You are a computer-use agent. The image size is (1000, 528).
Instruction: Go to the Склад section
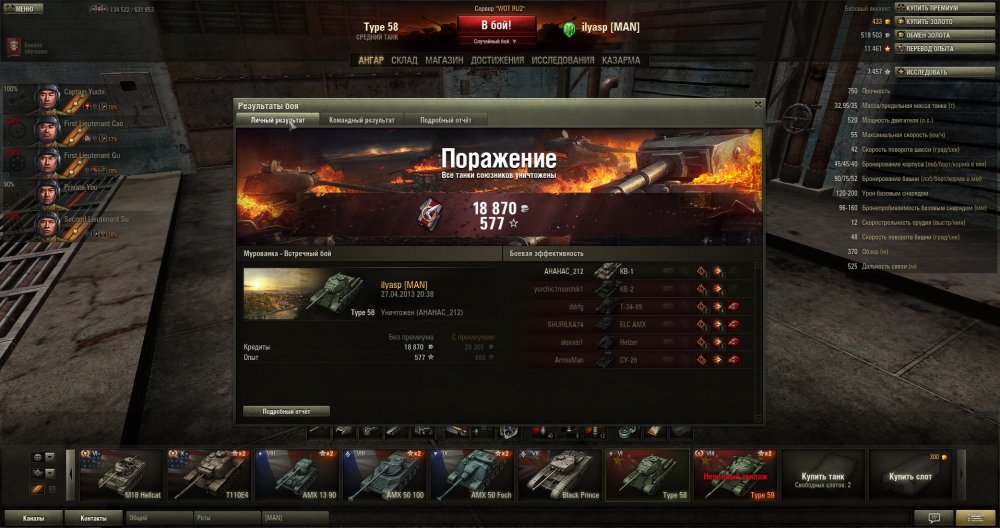pyautogui.click(x=404, y=60)
